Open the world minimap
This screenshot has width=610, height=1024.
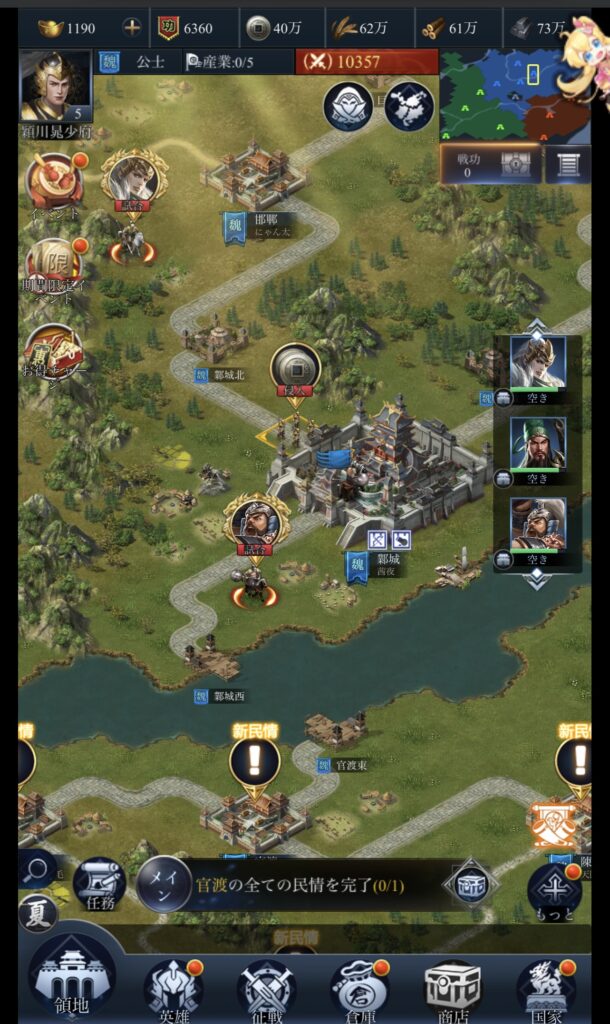(503, 93)
